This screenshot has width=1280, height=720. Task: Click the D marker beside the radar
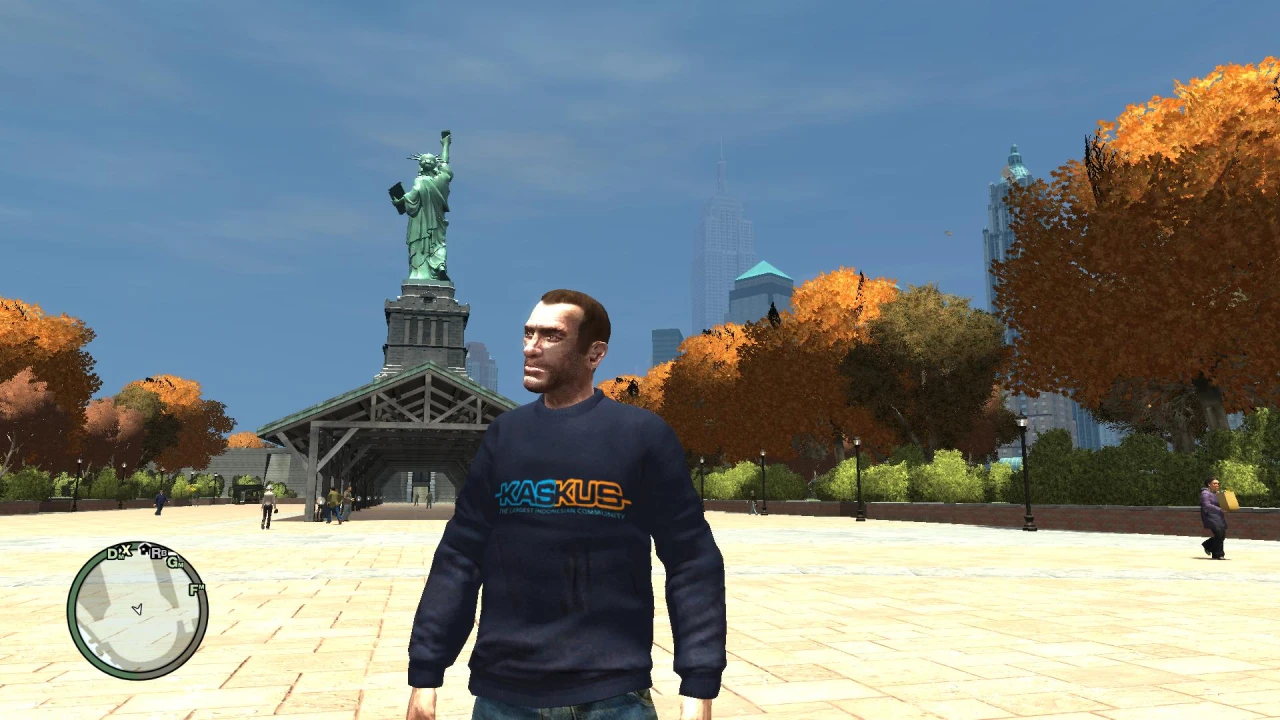(112, 554)
